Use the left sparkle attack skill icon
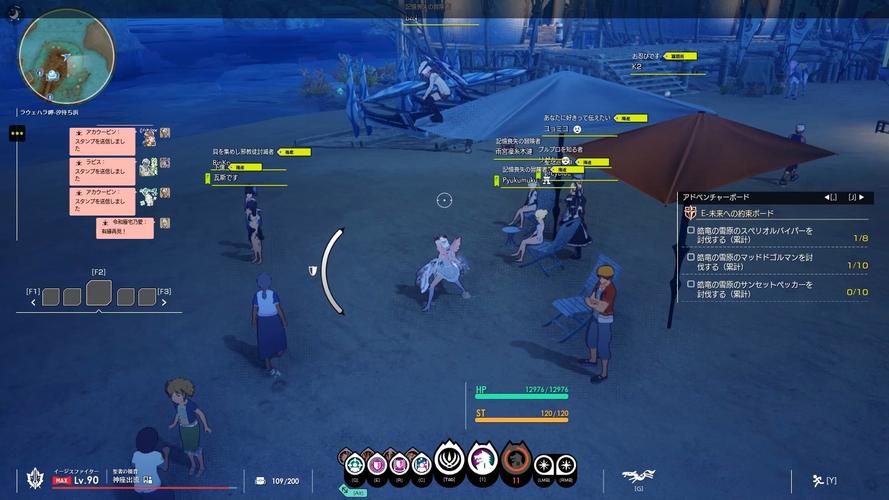Viewport: 889px width, 500px height. pyautogui.click(x=544, y=465)
